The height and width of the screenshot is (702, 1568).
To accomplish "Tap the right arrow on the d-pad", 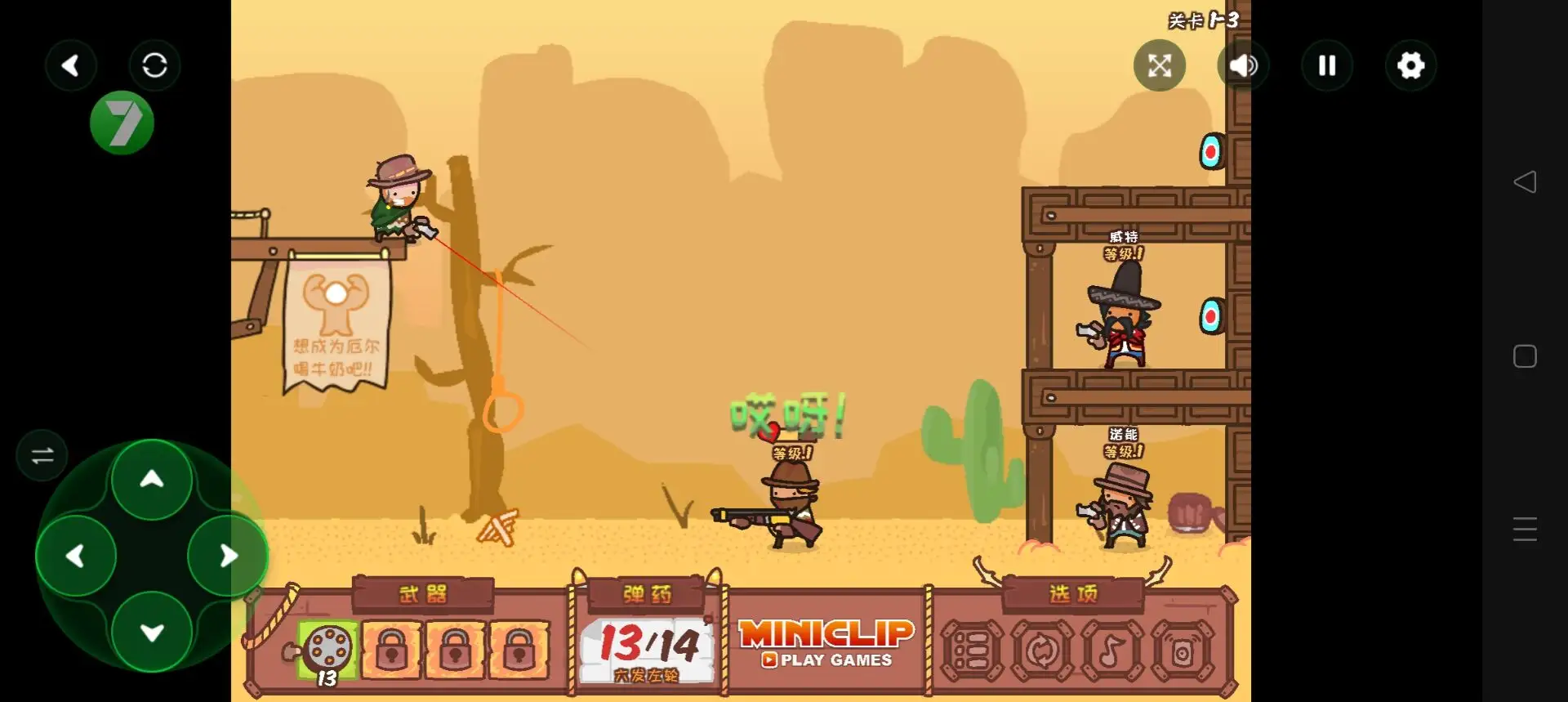I will point(228,557).
